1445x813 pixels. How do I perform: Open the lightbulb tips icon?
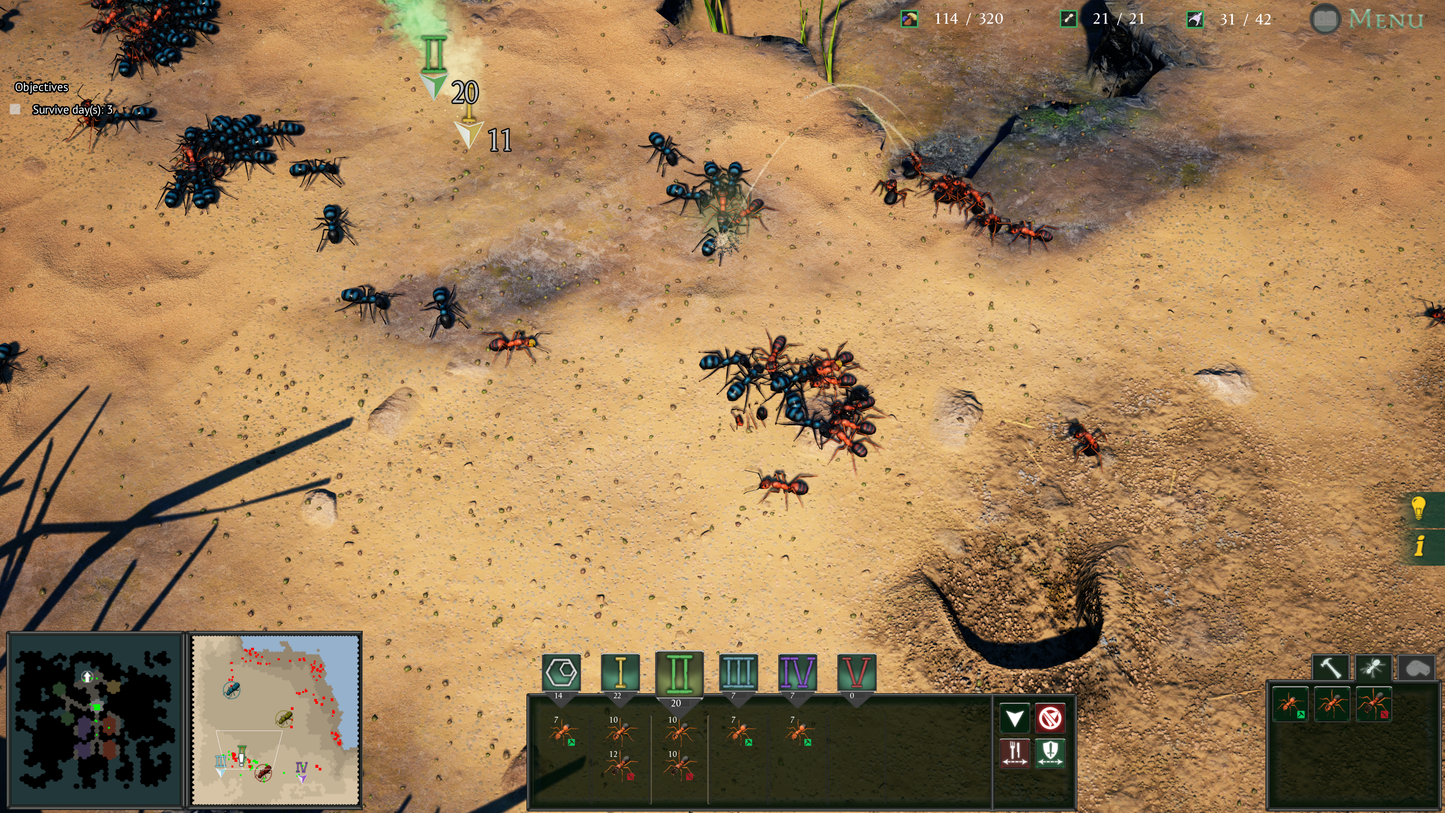pos(1419,510)
